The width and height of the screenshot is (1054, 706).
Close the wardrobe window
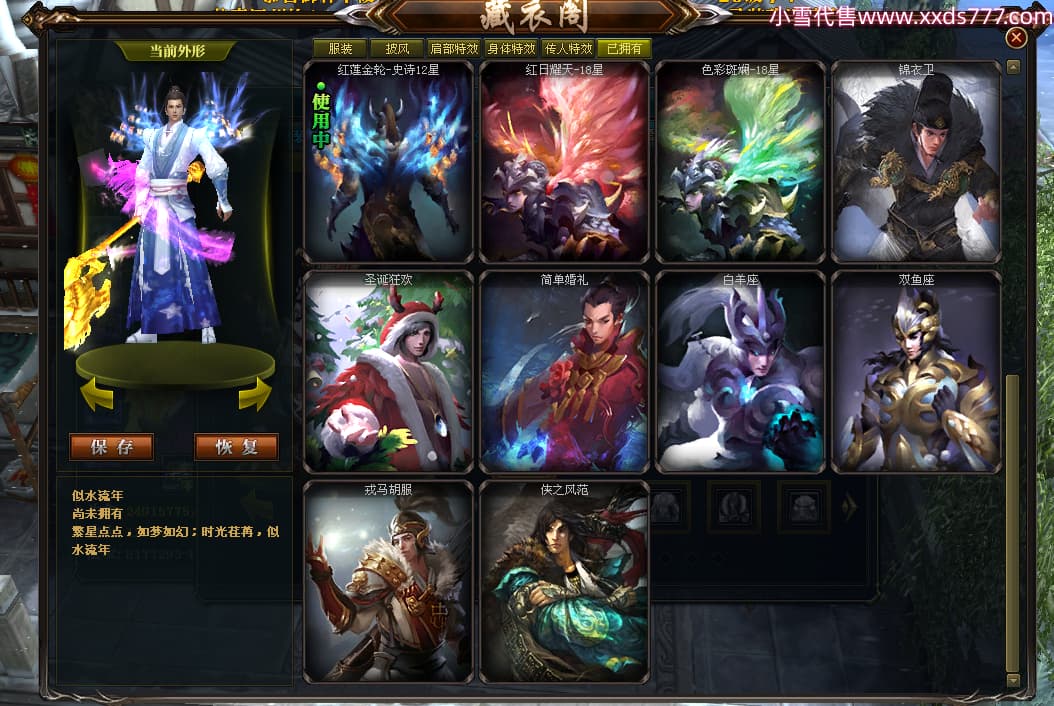click(1016, 38)
